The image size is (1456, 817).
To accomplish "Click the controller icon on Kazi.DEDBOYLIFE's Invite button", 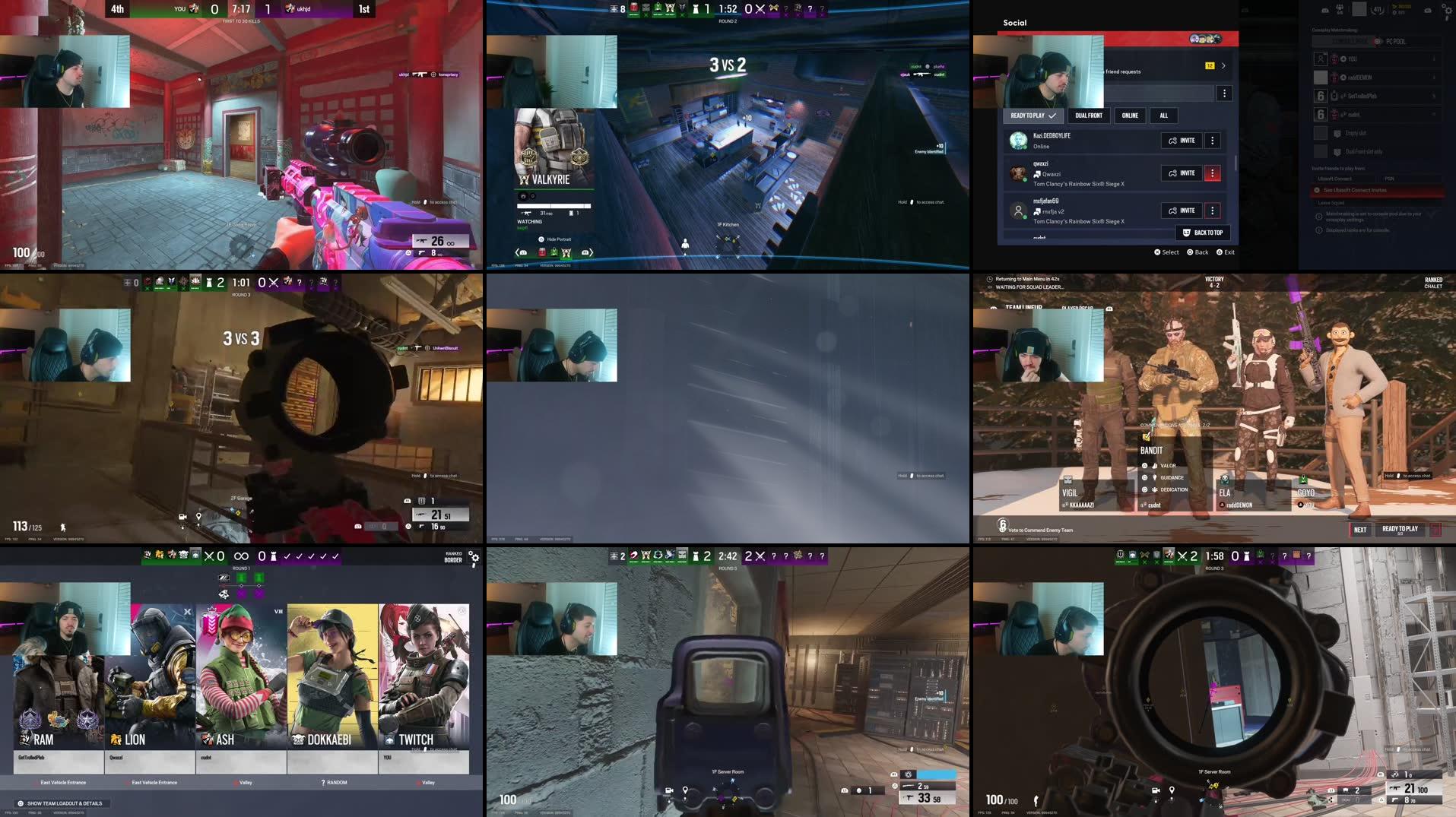I will click(1172, 141).
